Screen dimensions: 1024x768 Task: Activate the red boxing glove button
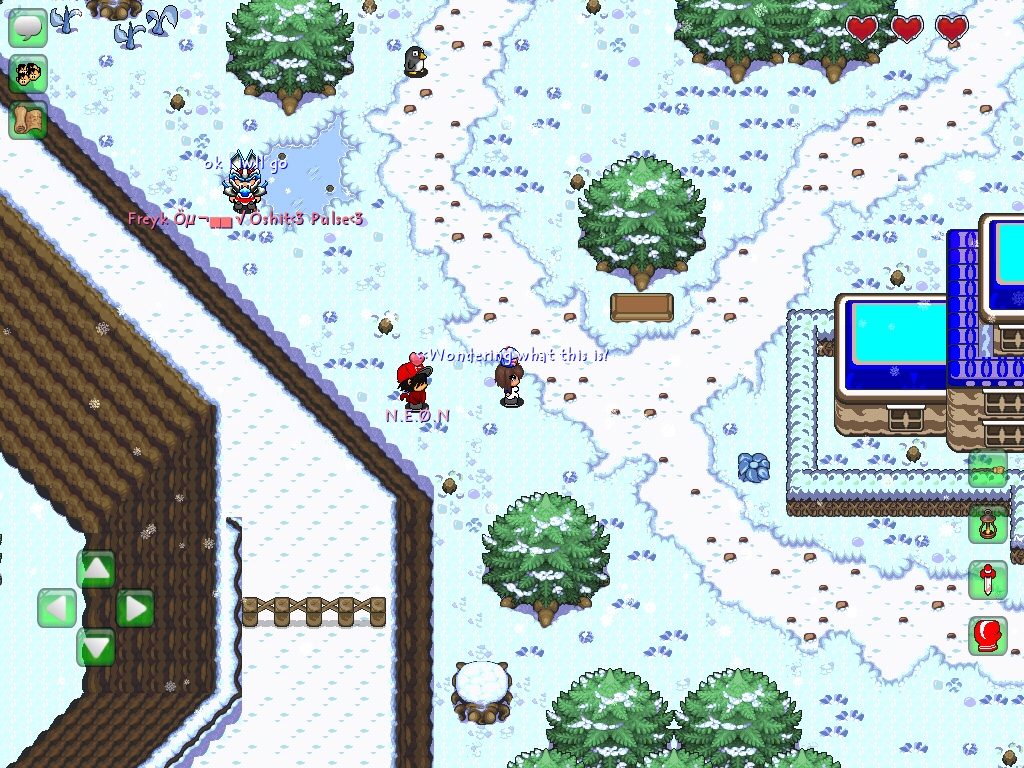pyautogui.click(x=987, y=636)
